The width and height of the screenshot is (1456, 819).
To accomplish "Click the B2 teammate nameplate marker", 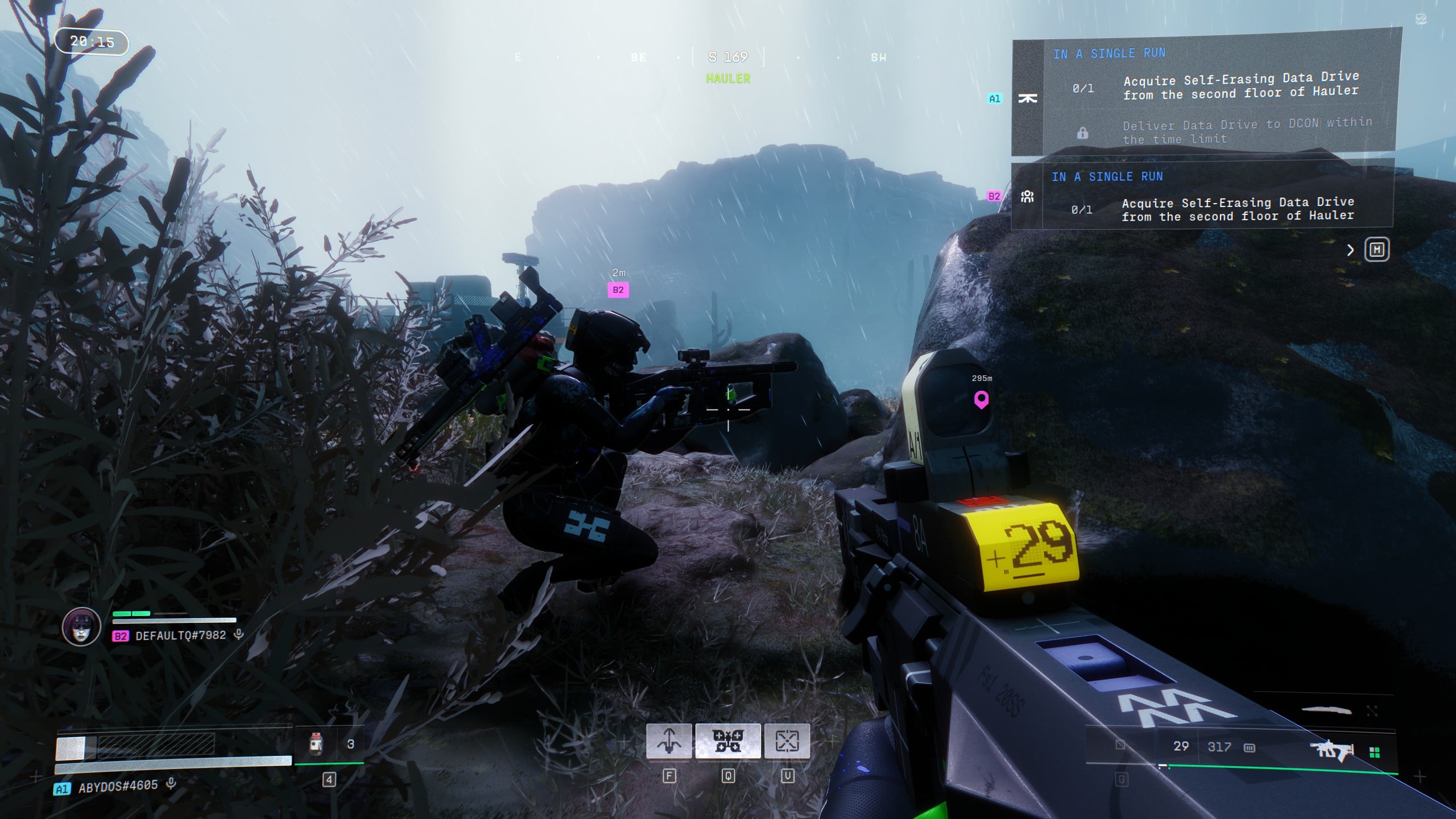I will [x=618, y=290].
